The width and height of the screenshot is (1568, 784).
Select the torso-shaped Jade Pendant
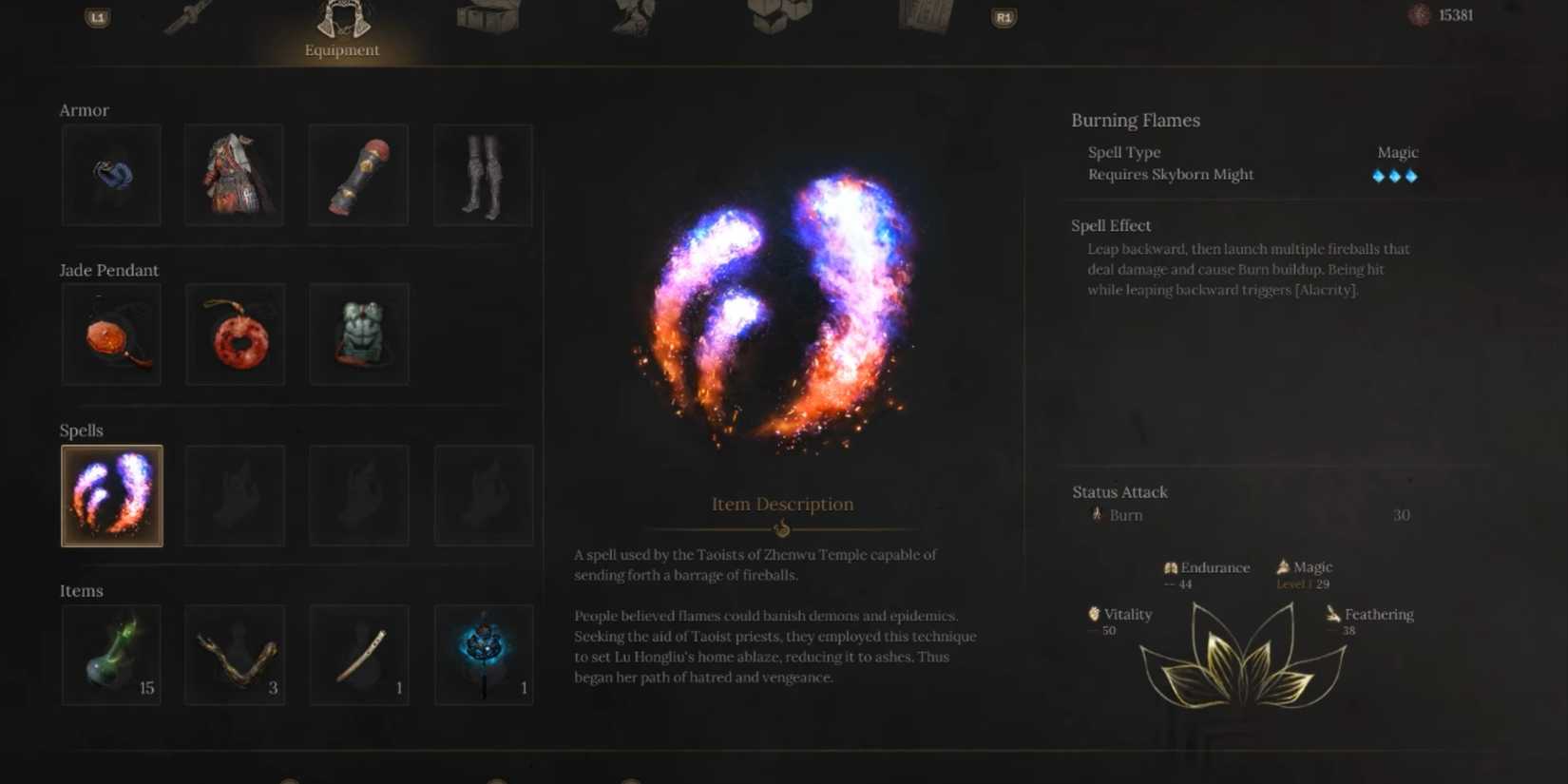[x=358, y=335]
